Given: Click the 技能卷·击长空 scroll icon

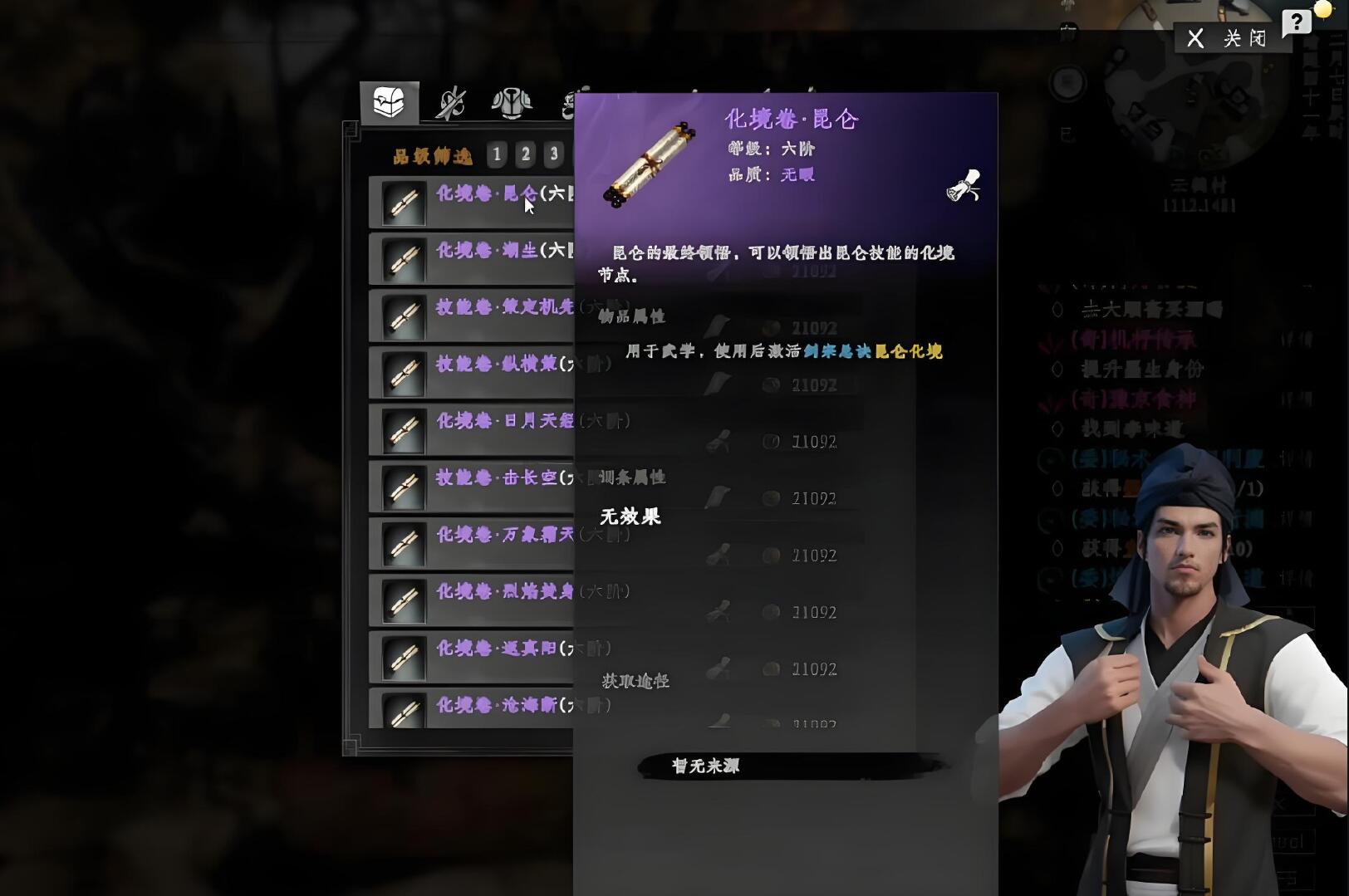Looking at the screenshot, I should [403, 487].
